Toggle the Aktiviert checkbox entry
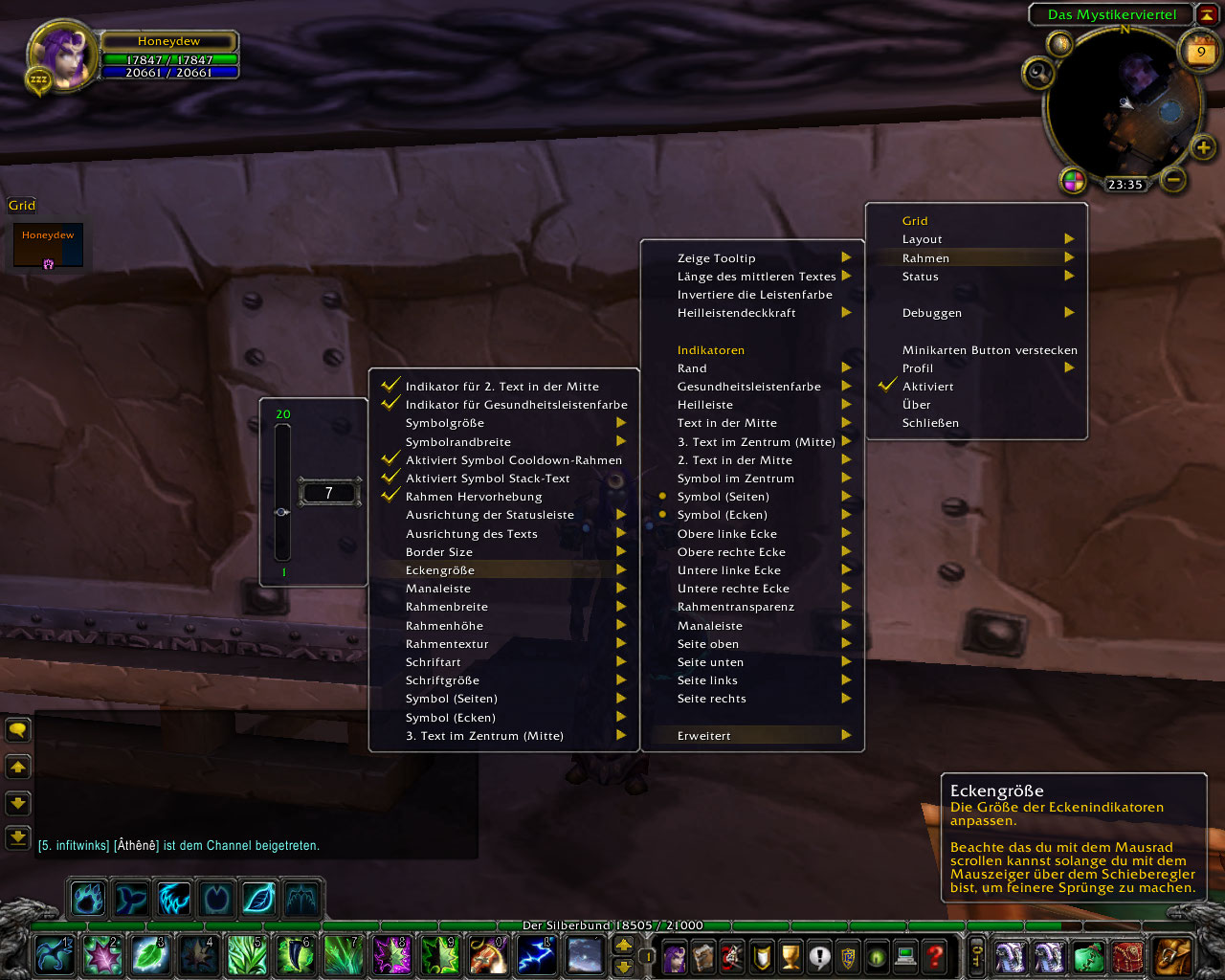Screen dimensions: 1225x980 [x=927, y=387]
